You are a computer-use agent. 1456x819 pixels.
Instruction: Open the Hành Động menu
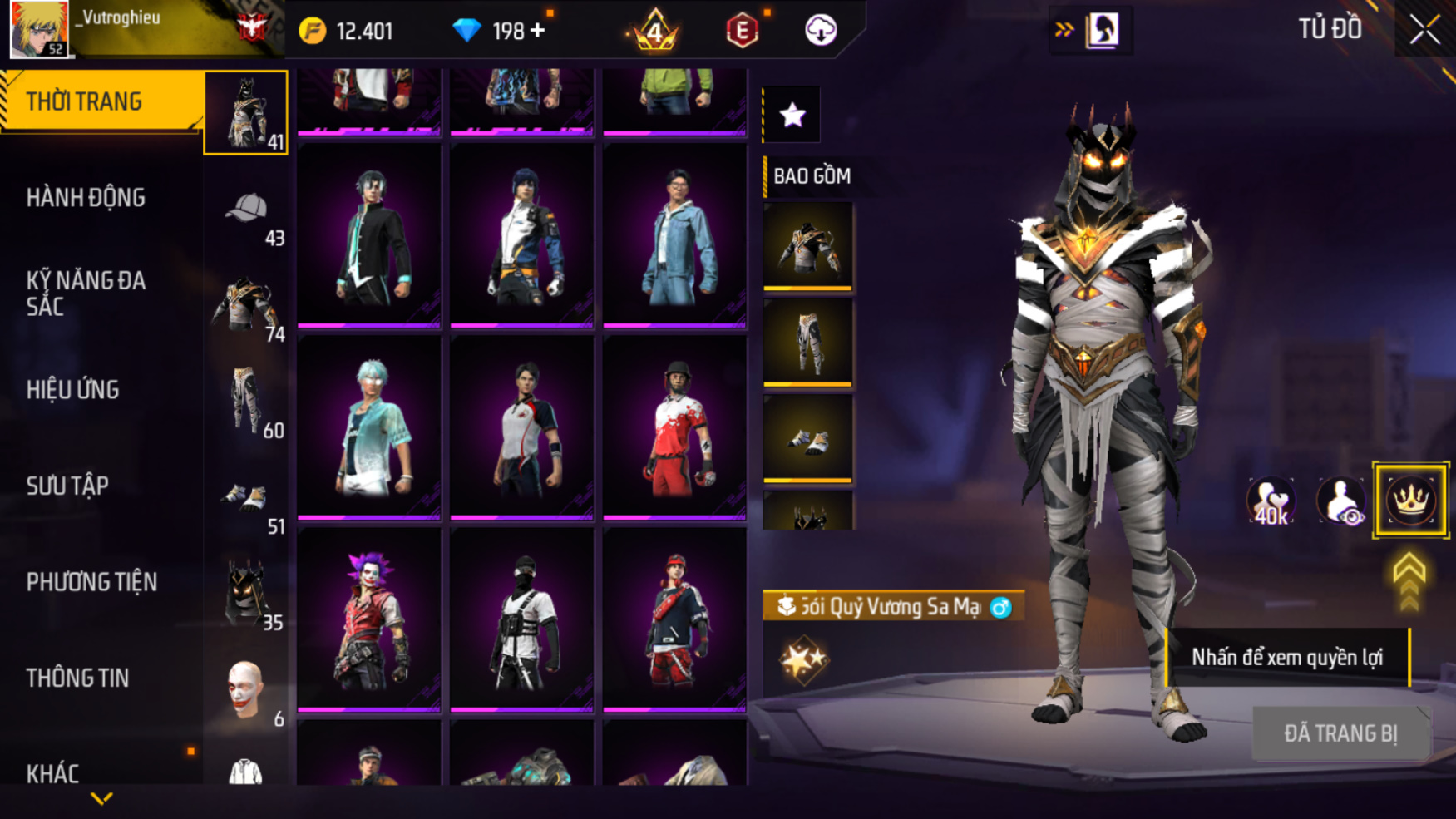pos(86,198)
